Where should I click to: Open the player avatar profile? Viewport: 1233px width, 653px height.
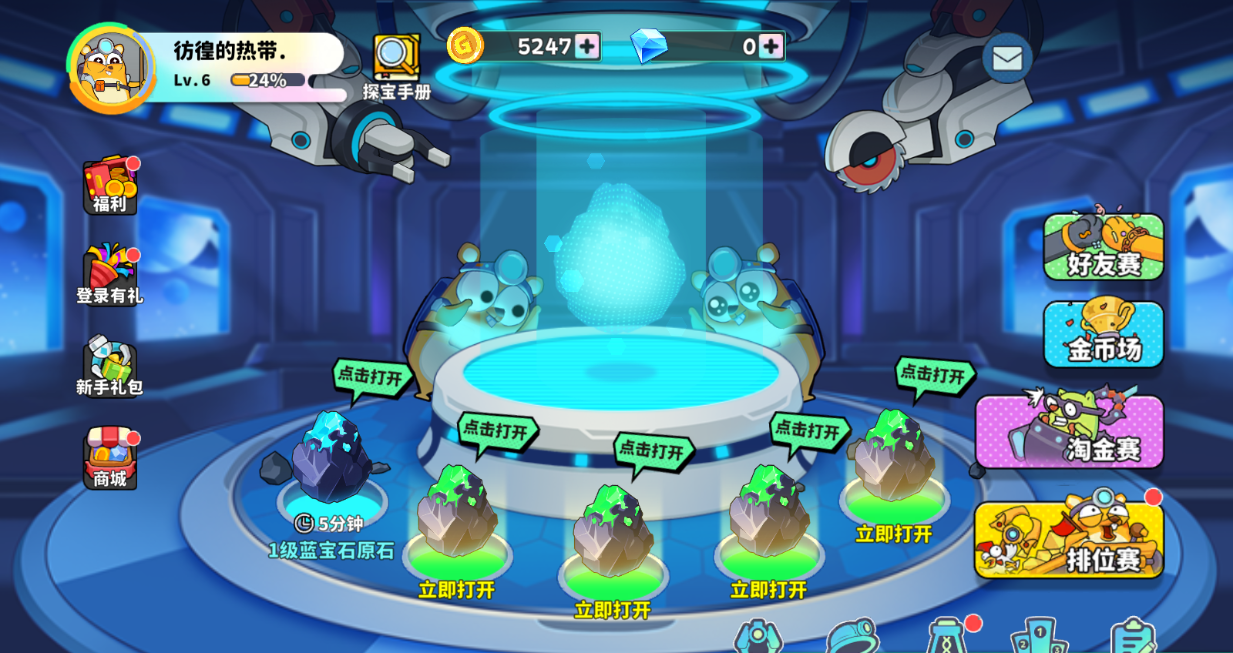click(110, 68)
